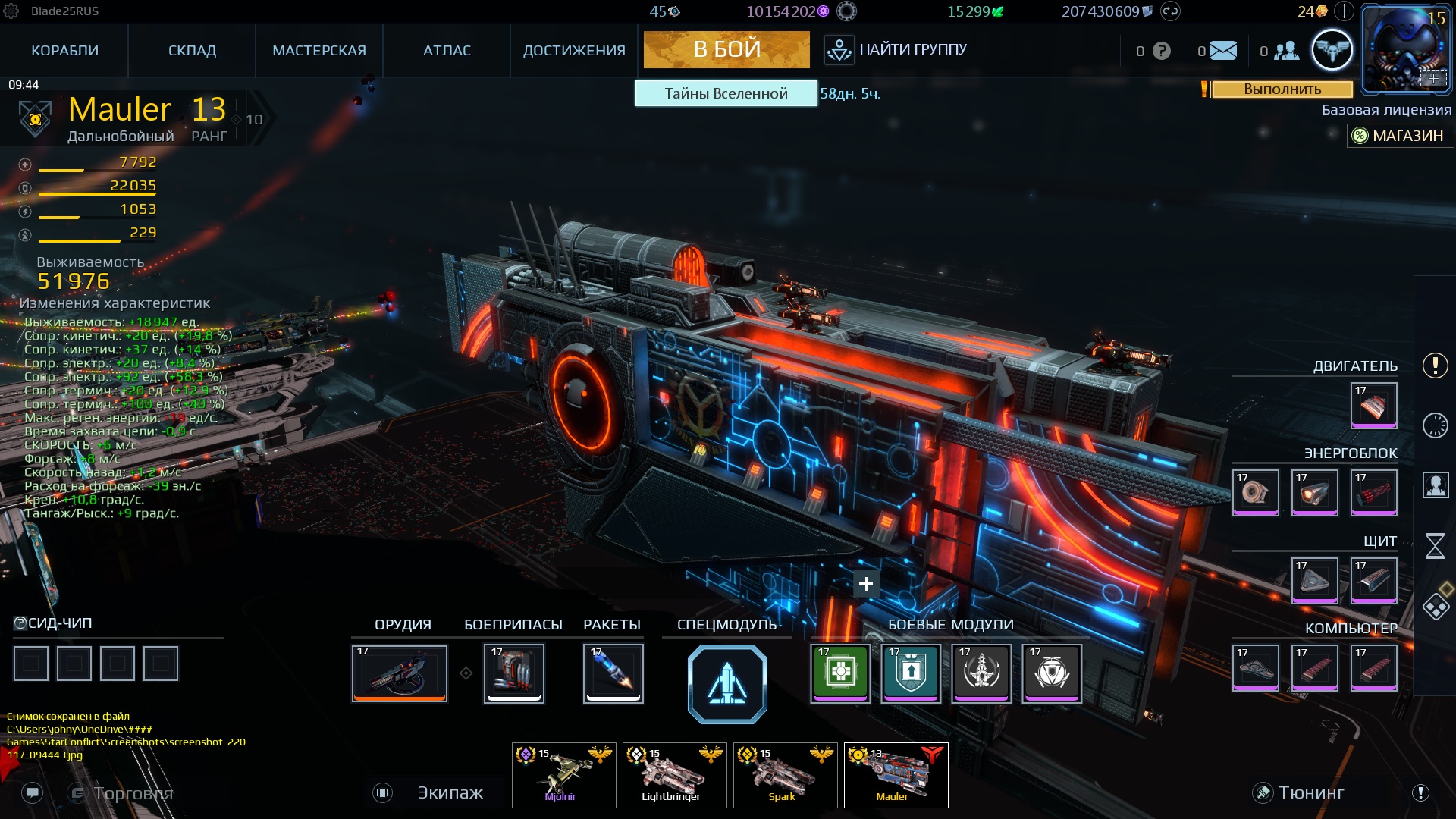Open in-game mail with the envelope icon

[x=1223, y=50]
